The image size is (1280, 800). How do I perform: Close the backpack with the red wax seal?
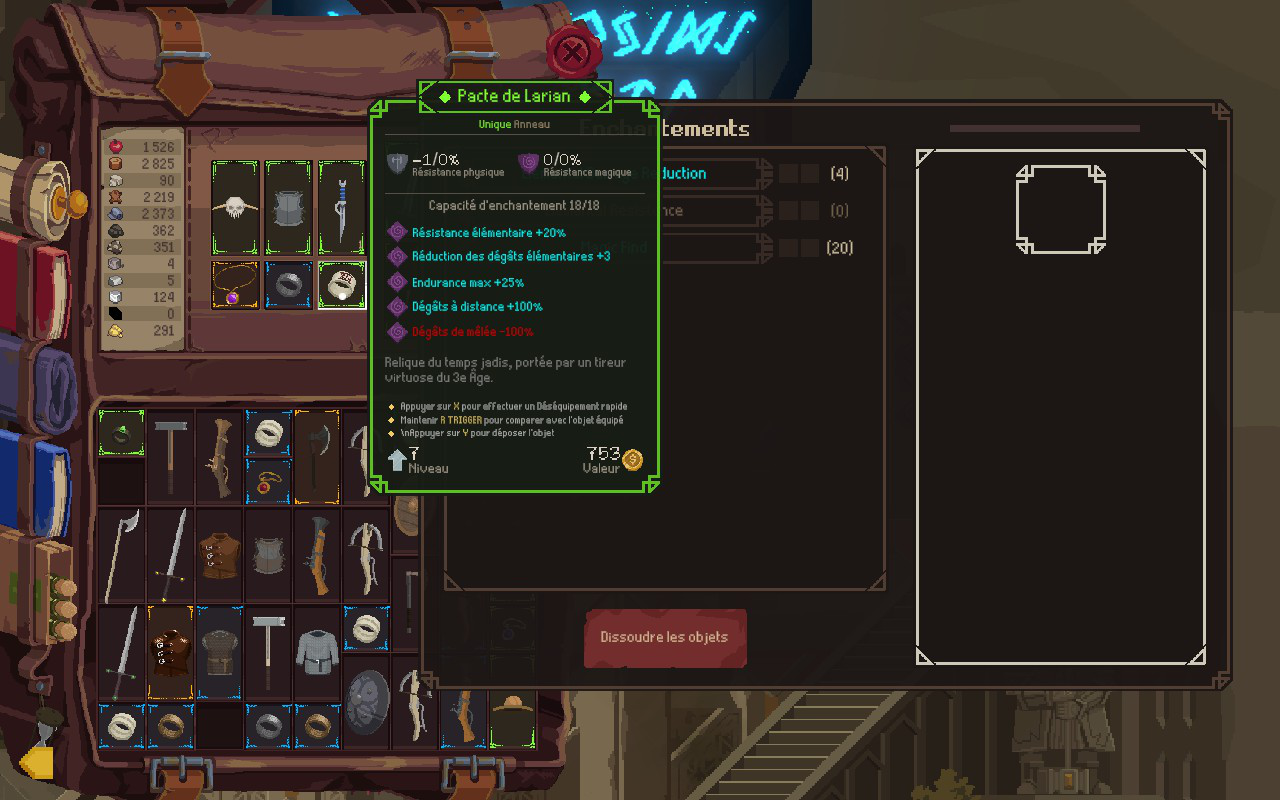coord(571,51)
